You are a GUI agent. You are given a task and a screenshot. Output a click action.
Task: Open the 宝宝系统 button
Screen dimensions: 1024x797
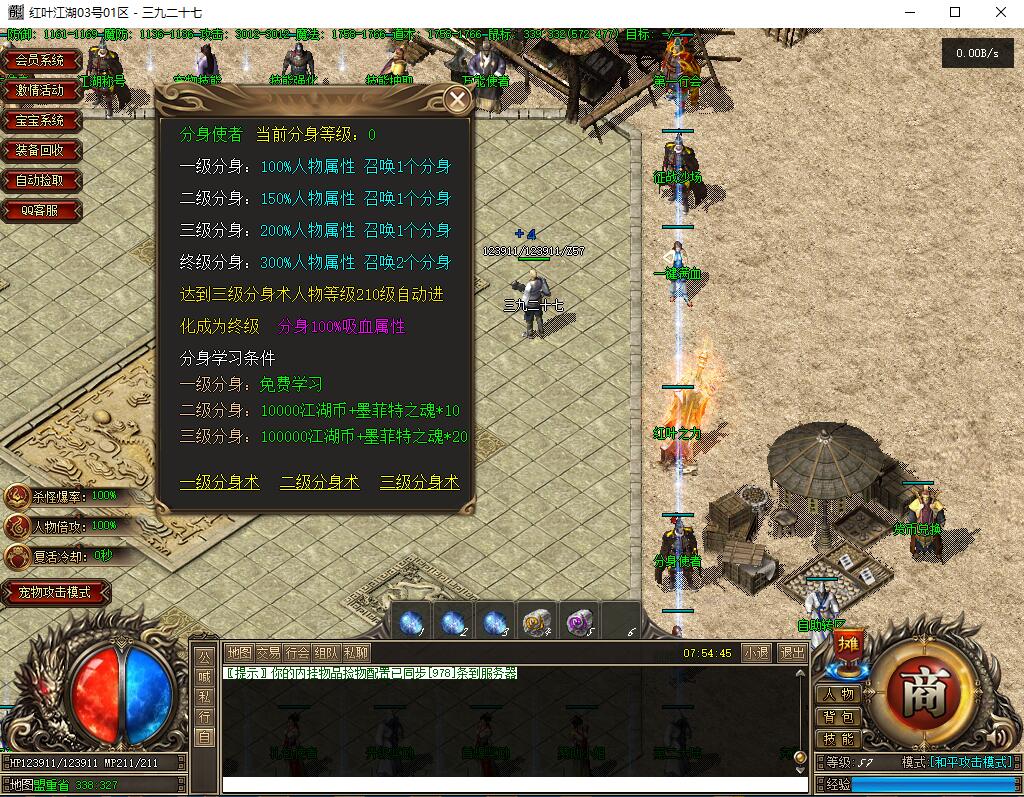tap(40, 120)
